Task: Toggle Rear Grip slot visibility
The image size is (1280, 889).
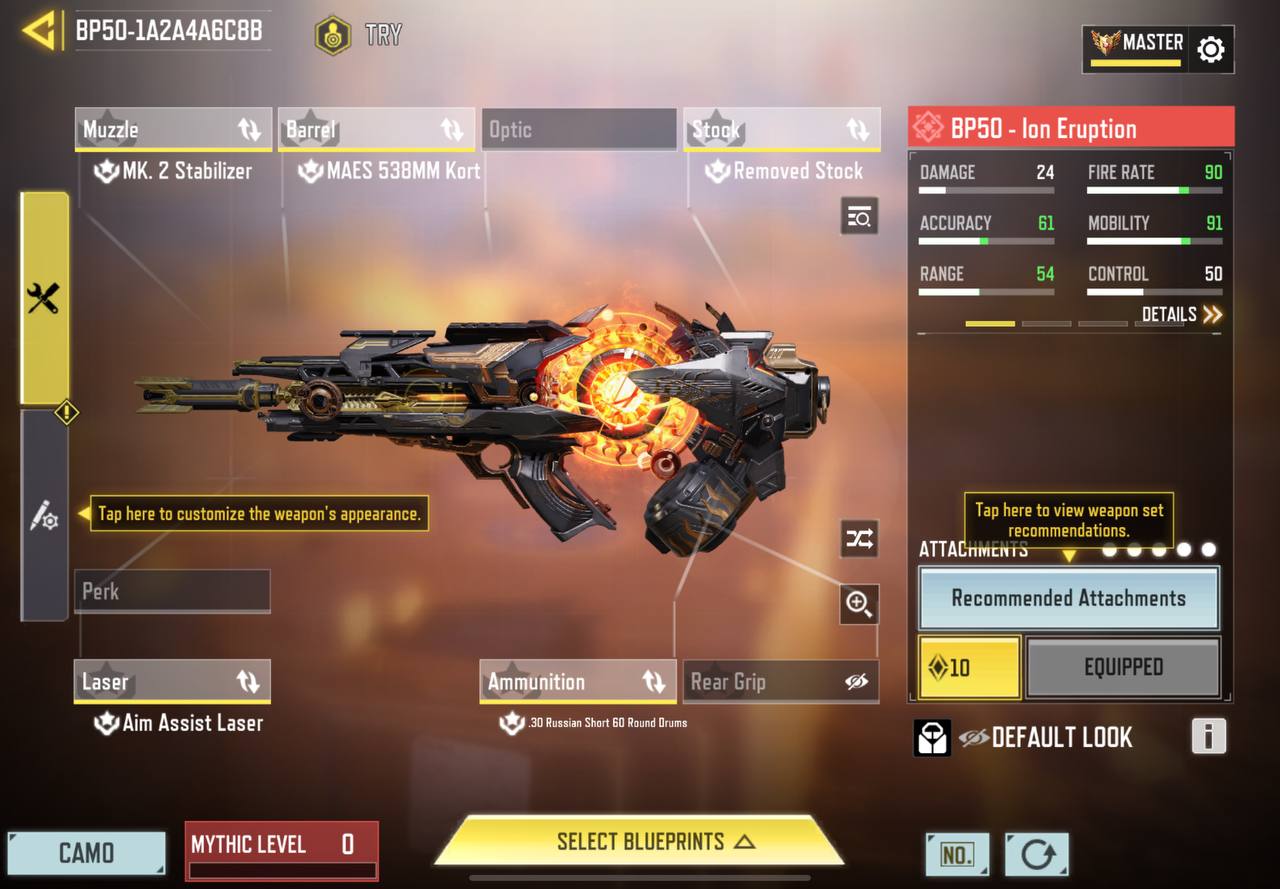Action: [856, 682]
